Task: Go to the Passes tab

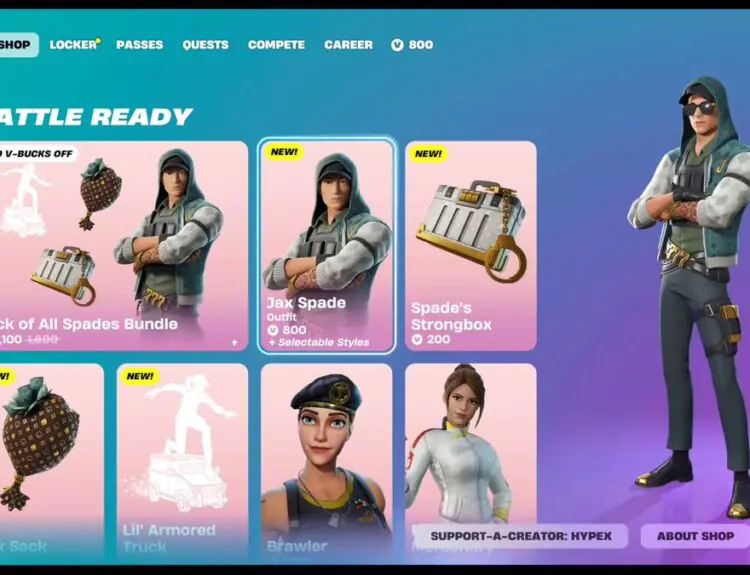Action: (139, 45)
